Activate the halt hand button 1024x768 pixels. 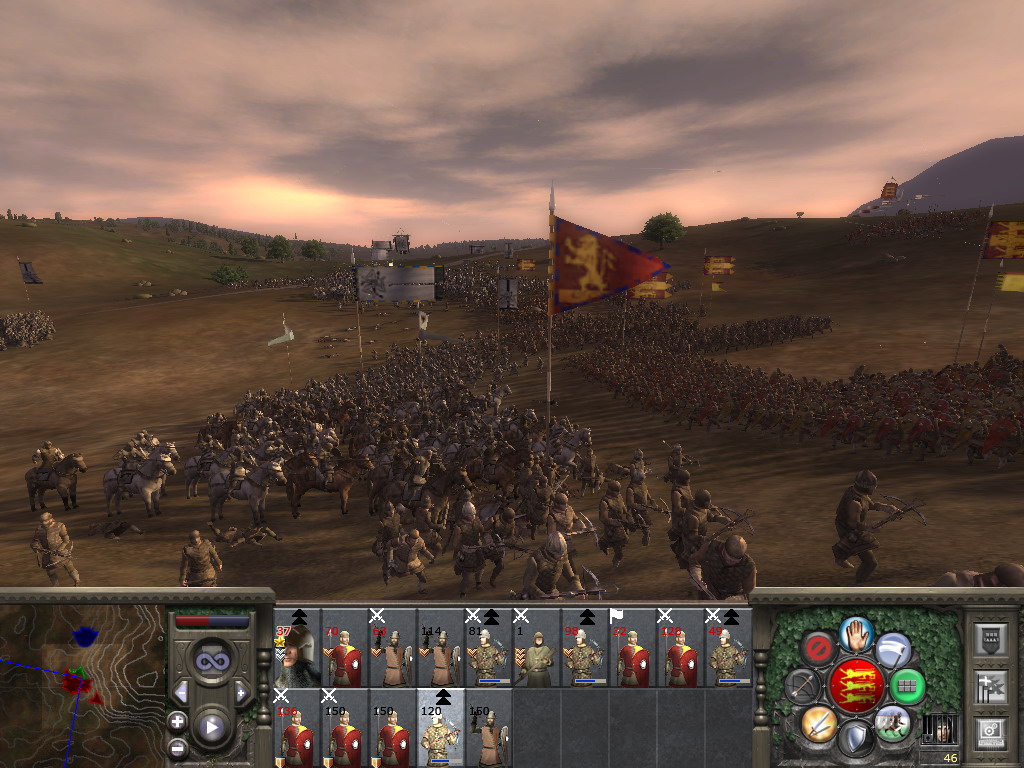point(856,632)
